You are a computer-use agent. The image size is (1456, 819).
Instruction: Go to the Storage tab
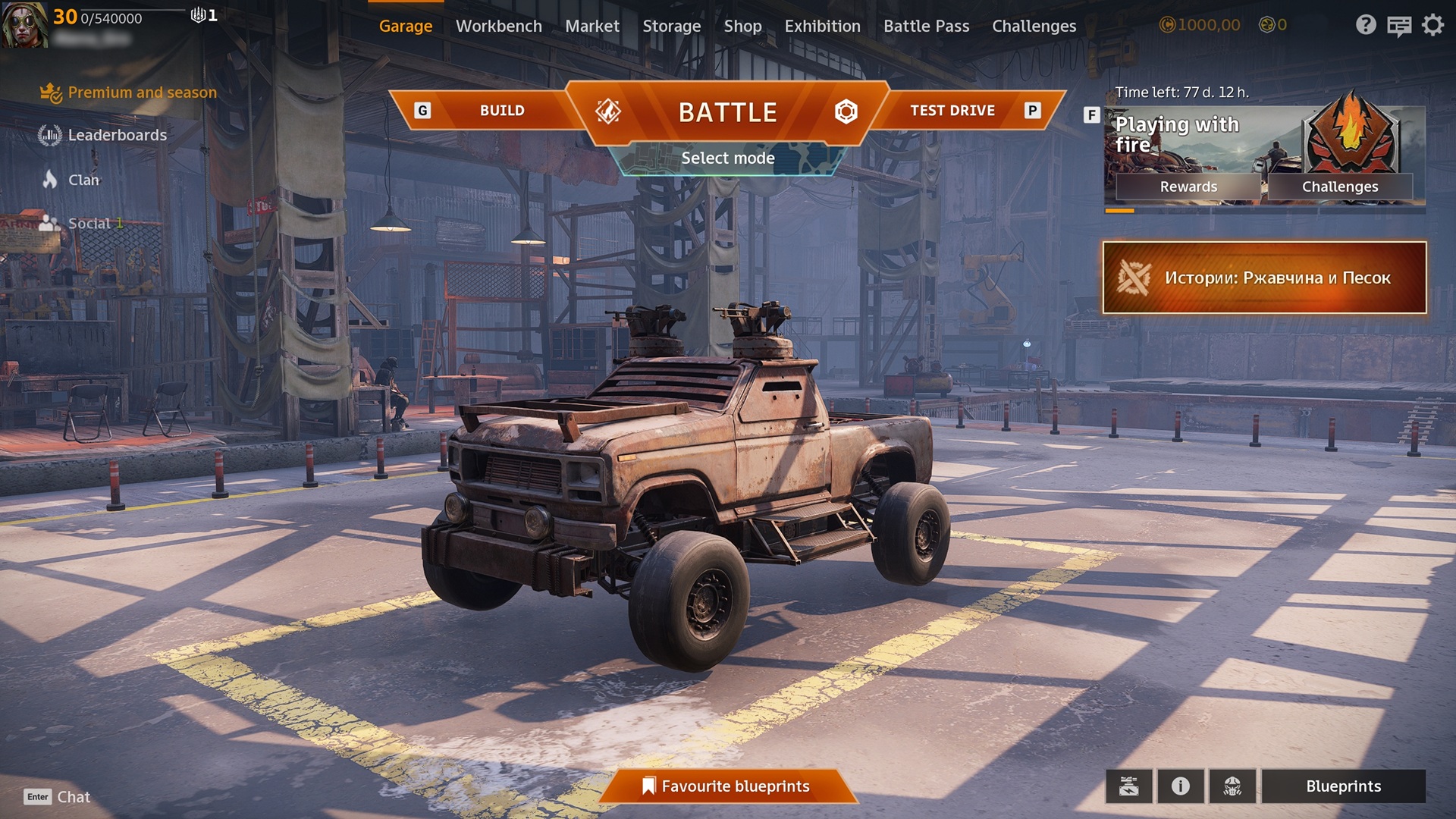click(671, 26)
